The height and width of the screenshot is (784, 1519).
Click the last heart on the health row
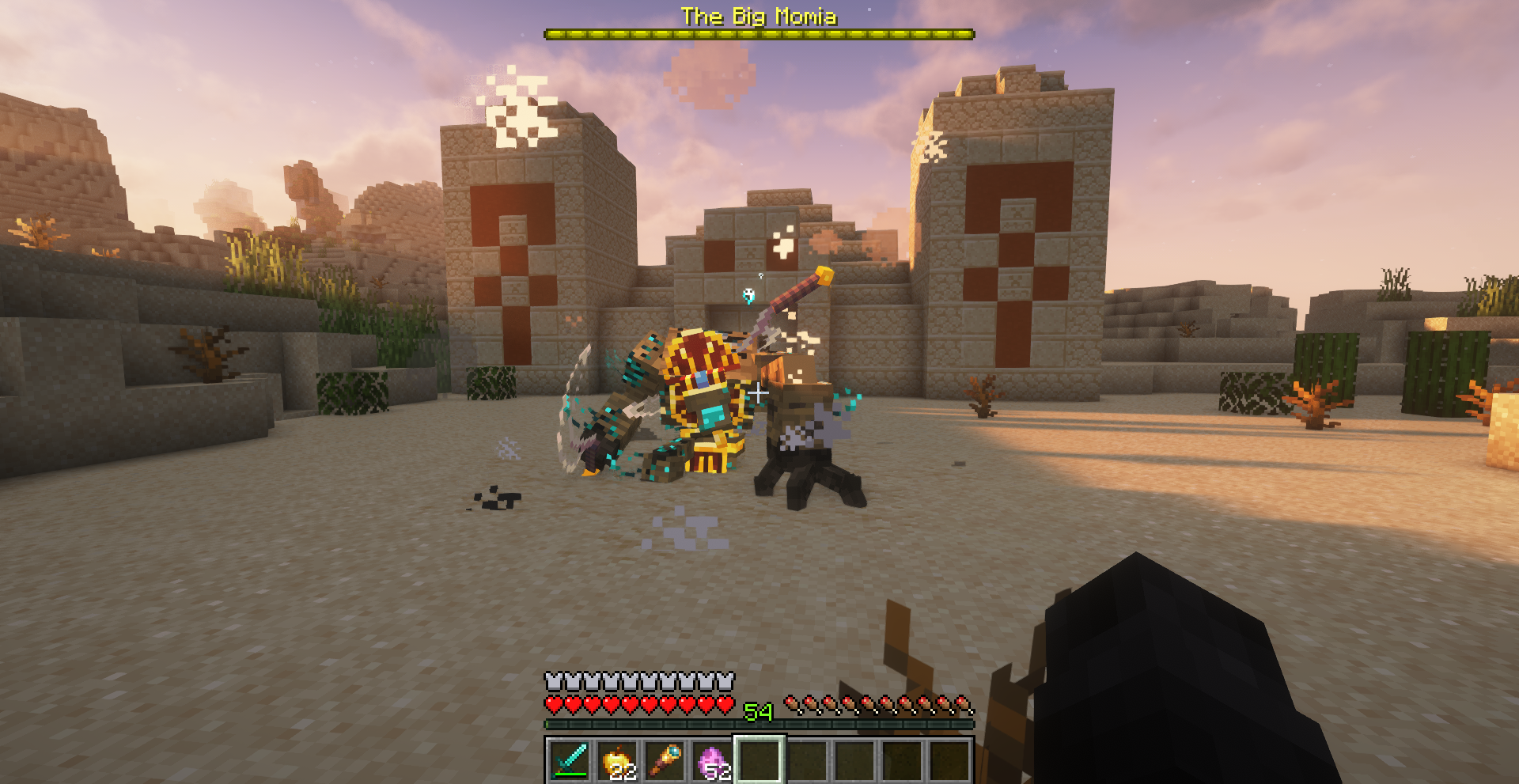click(725, 704)
